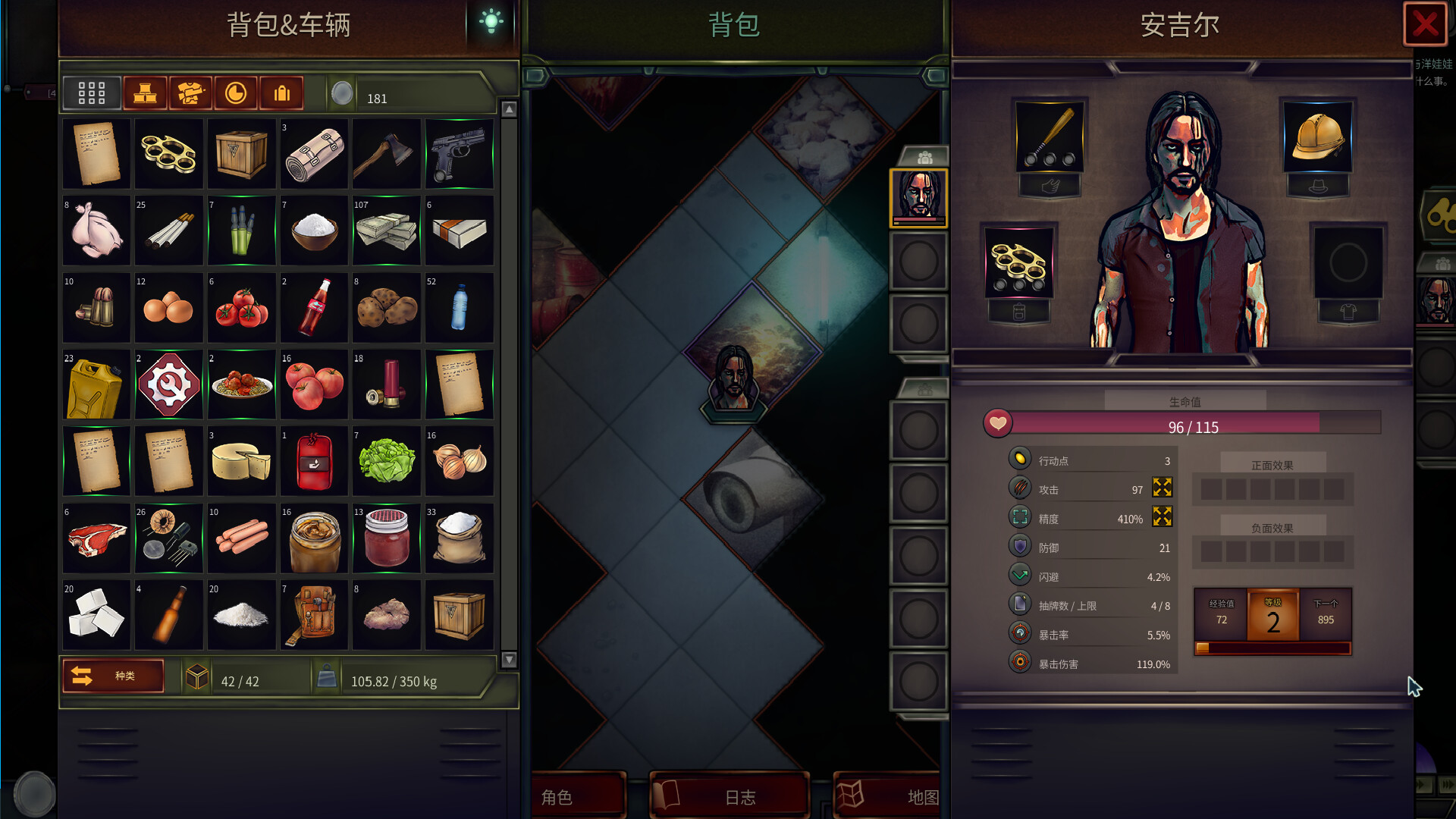
Task: Click the pie-clock filter icon
Action: pos(235,93)
